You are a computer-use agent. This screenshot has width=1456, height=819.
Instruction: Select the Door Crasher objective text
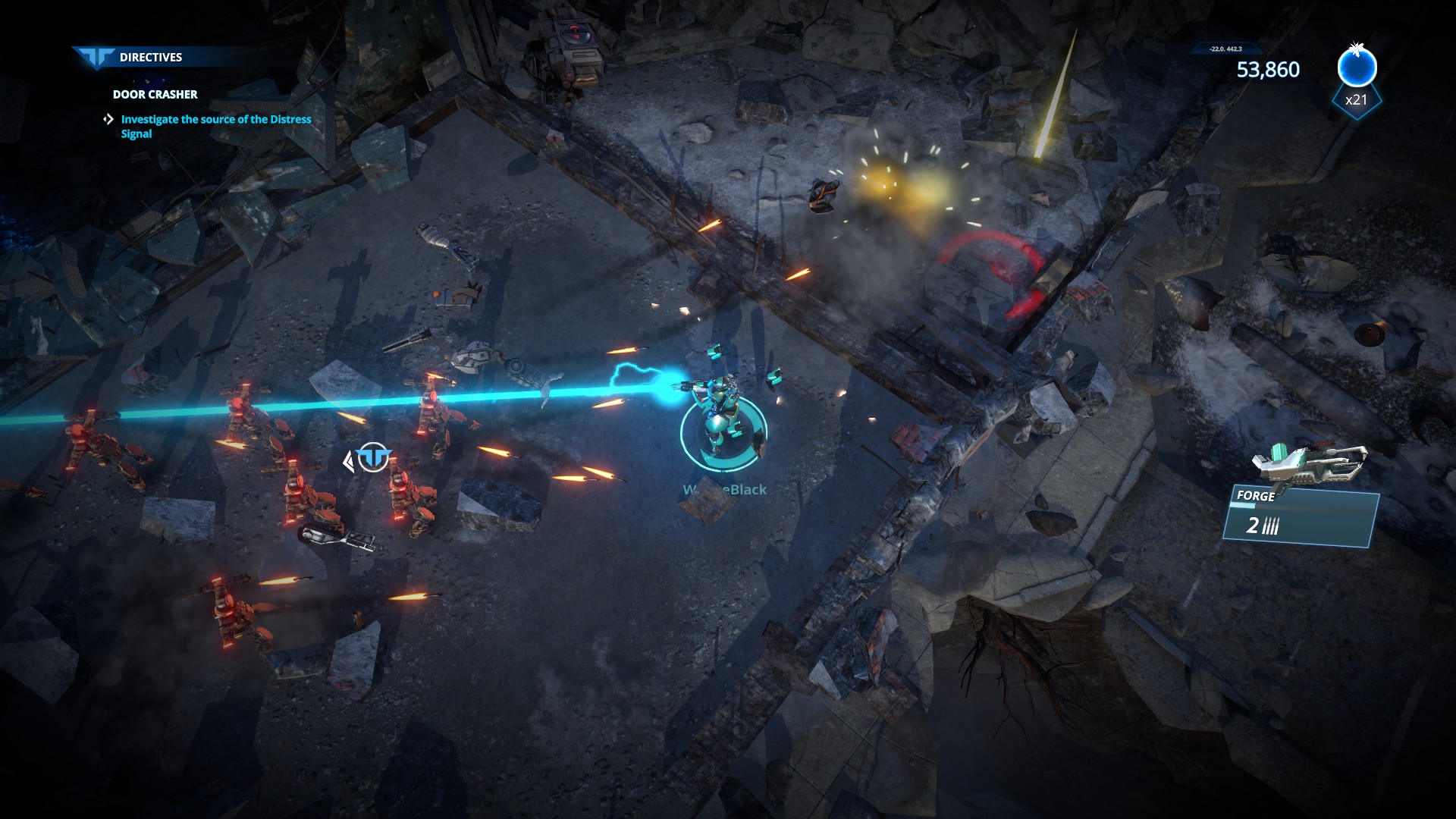(x=155, y=95)
